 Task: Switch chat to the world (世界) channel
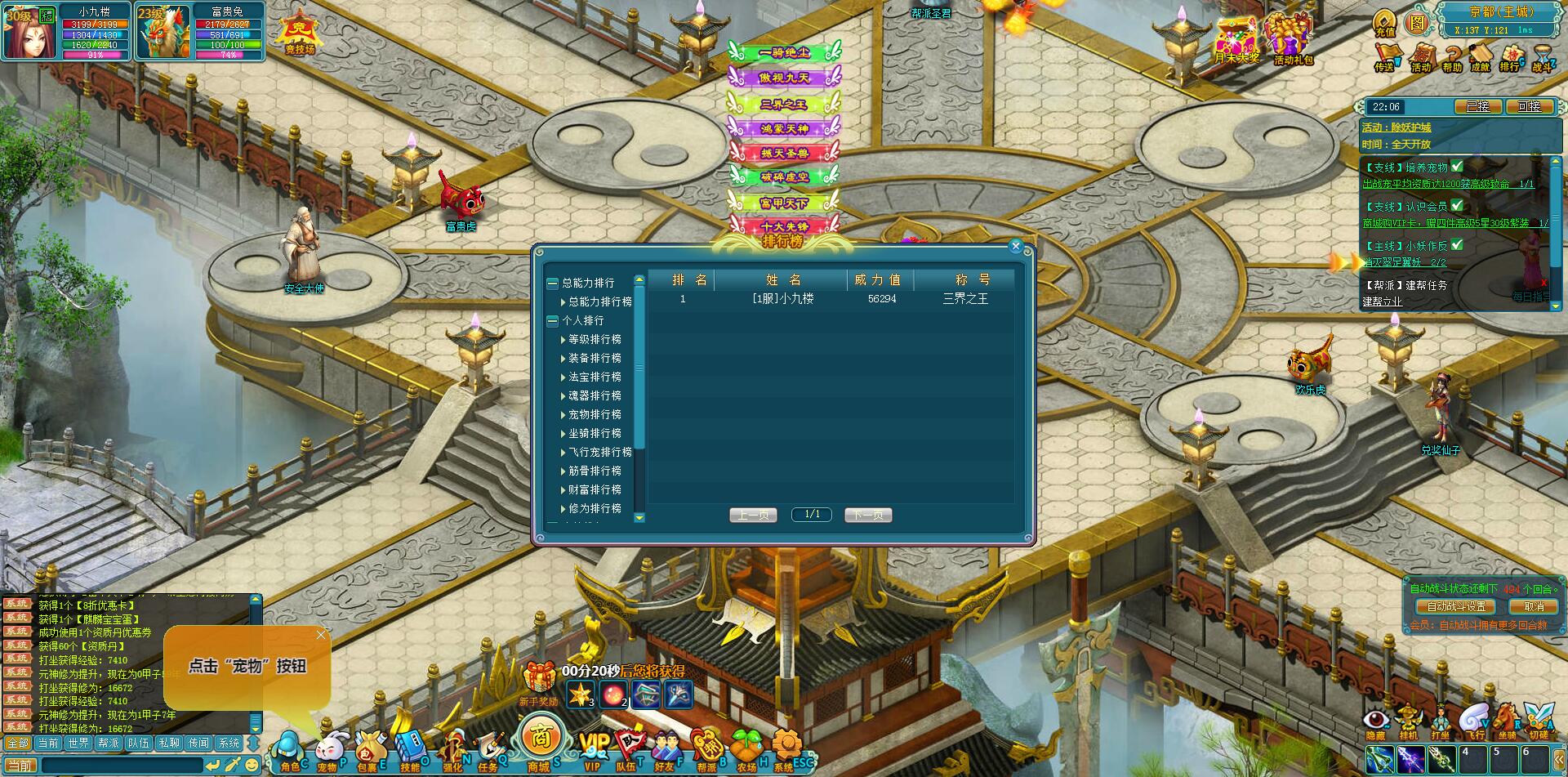coord(78,743)
